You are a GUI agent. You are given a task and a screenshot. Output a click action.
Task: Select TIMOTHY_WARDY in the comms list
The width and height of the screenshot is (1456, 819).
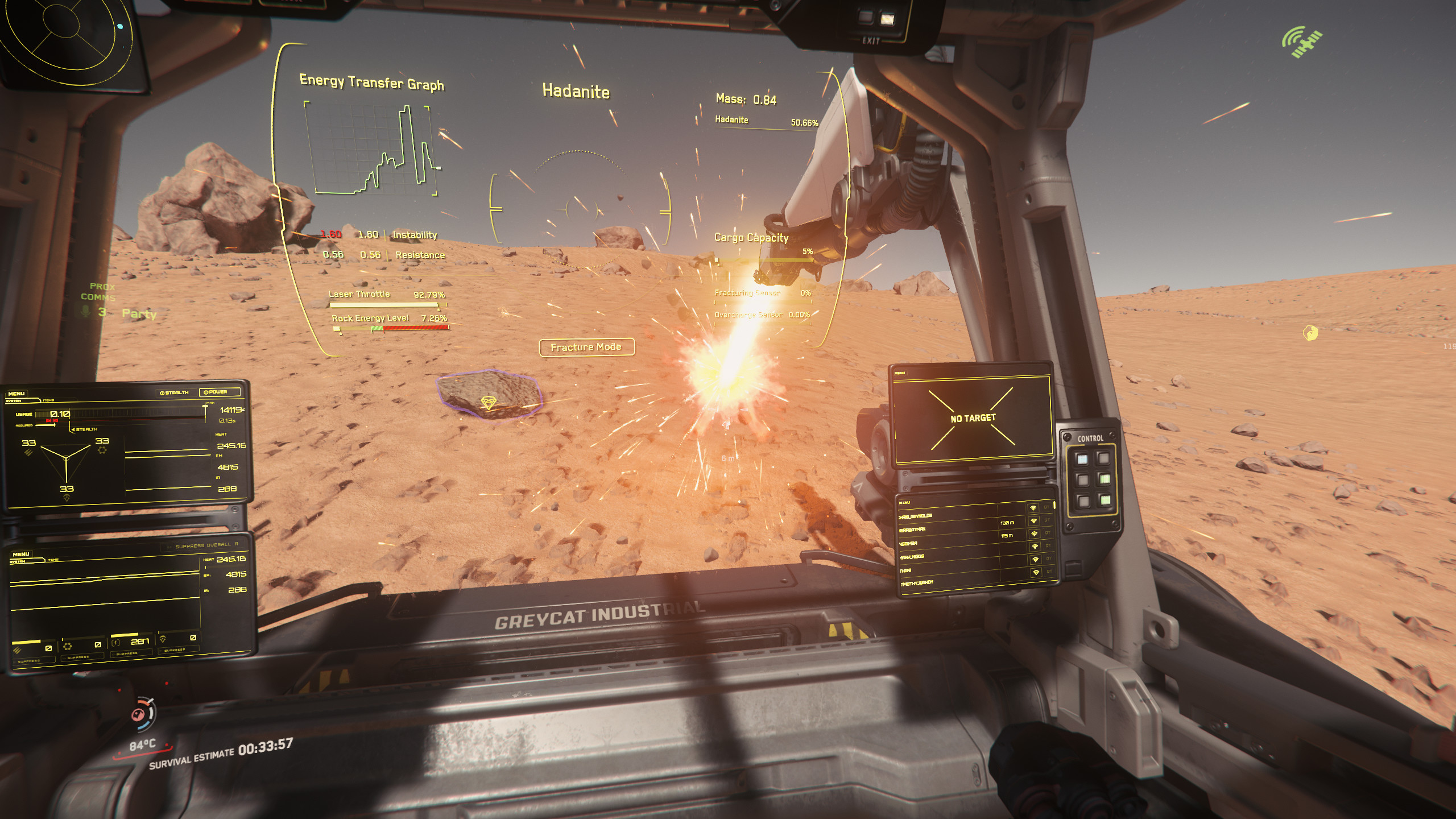[916, 584]
